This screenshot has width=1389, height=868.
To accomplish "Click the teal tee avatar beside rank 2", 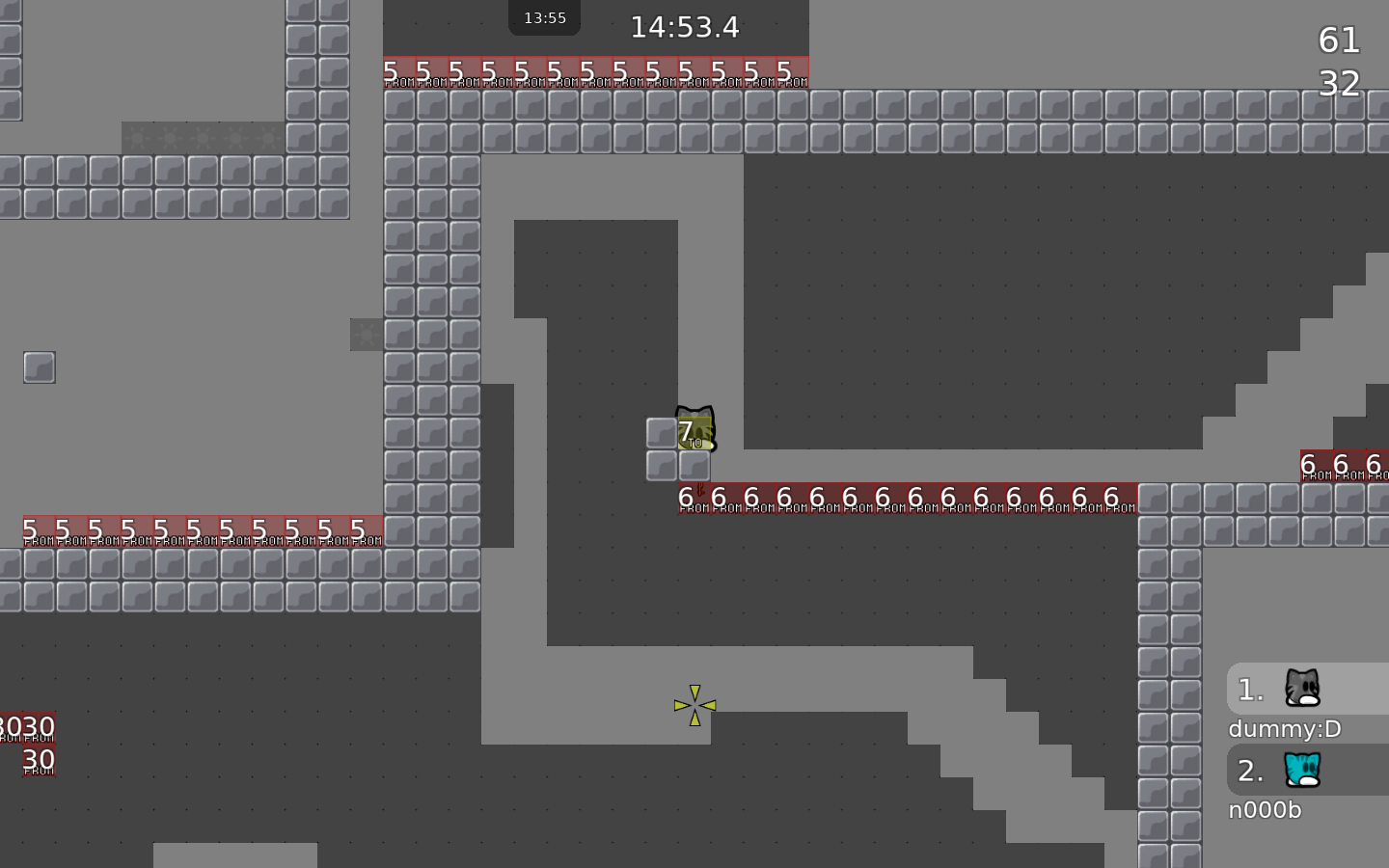I will [x=1304, y=770].
